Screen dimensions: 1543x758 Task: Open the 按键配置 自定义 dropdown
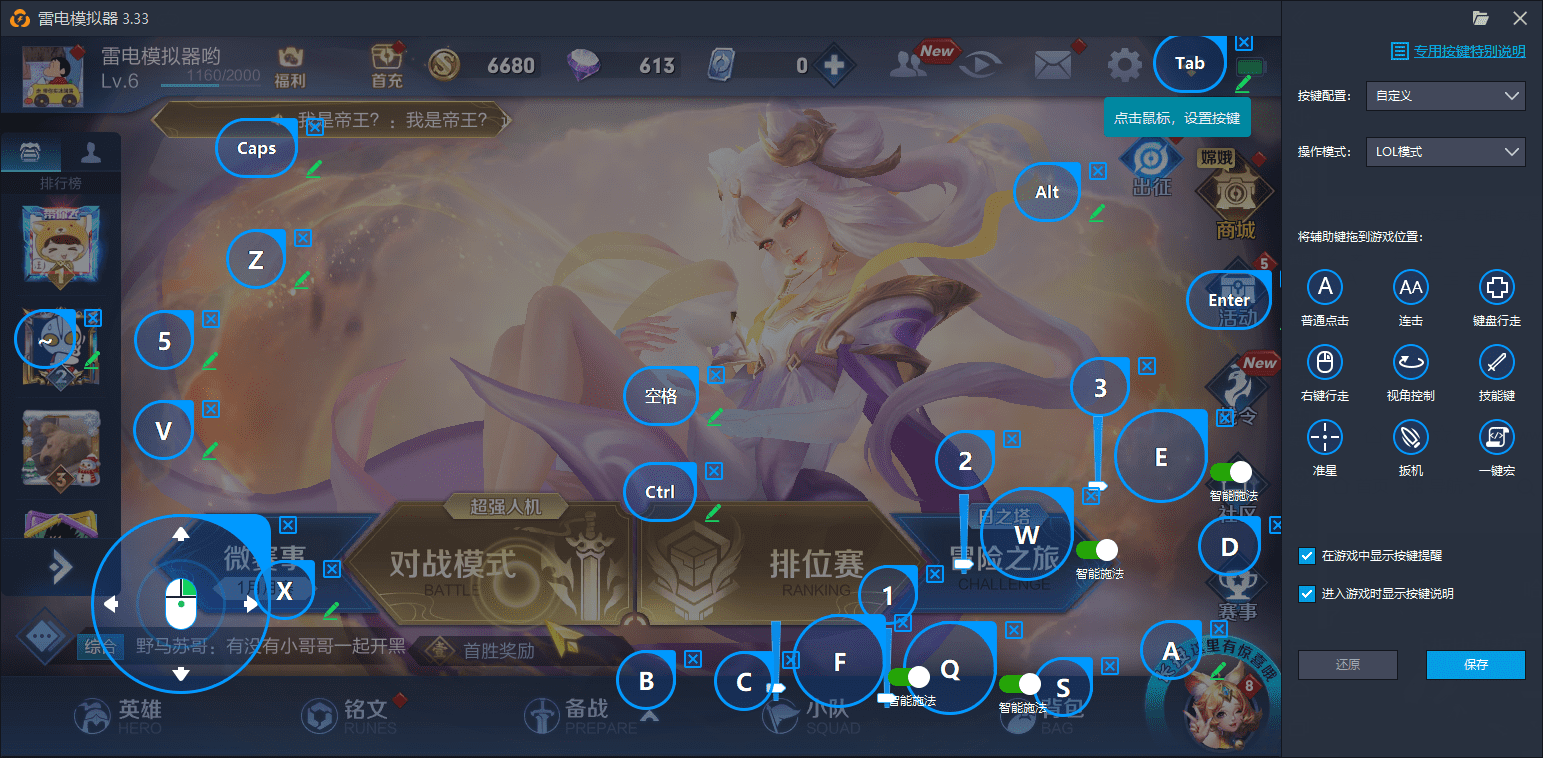click(x=1444, y=96)
